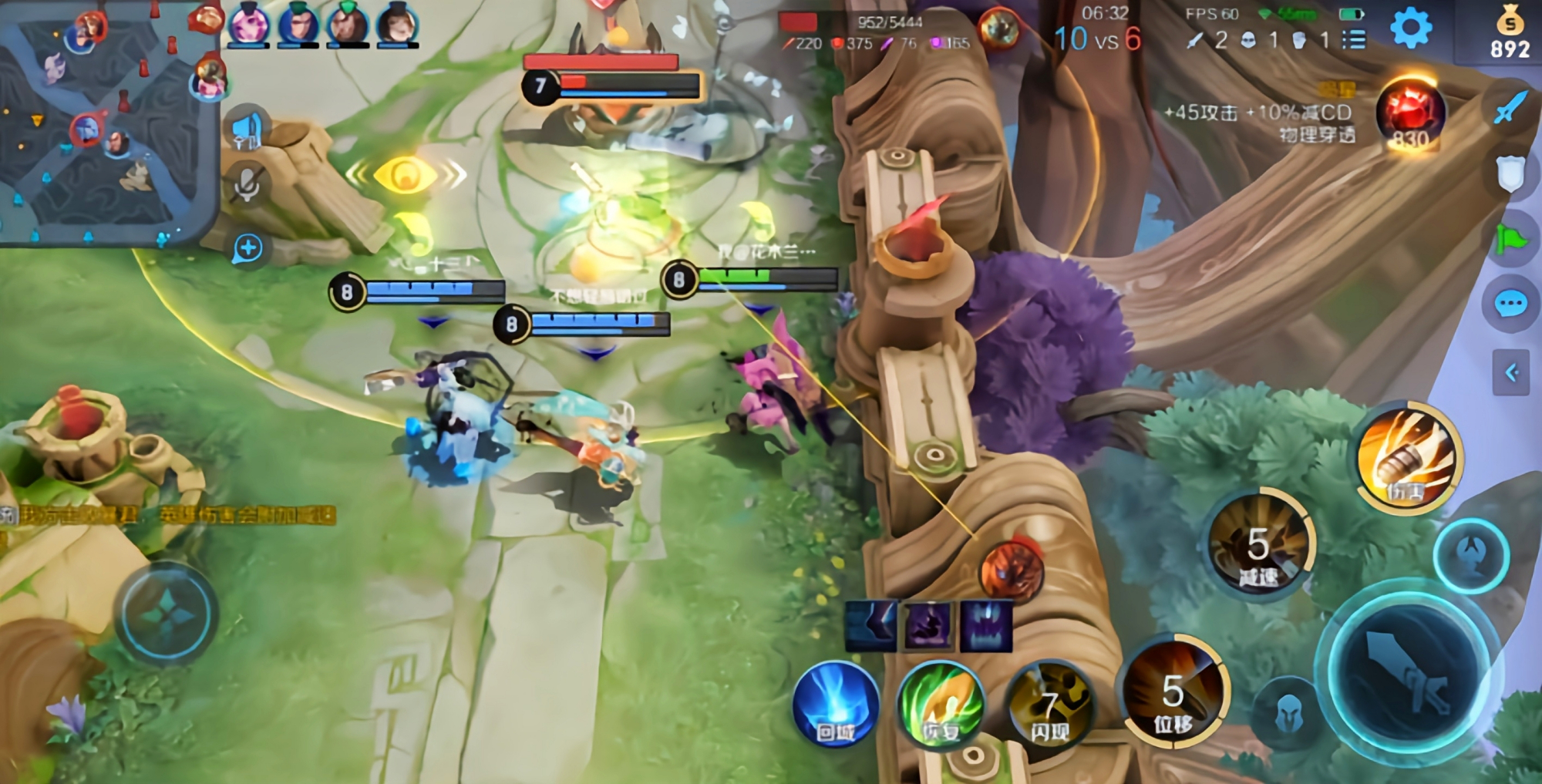Activate the 伤害 damage skill
The image size is (1542, 784).
1409,458
